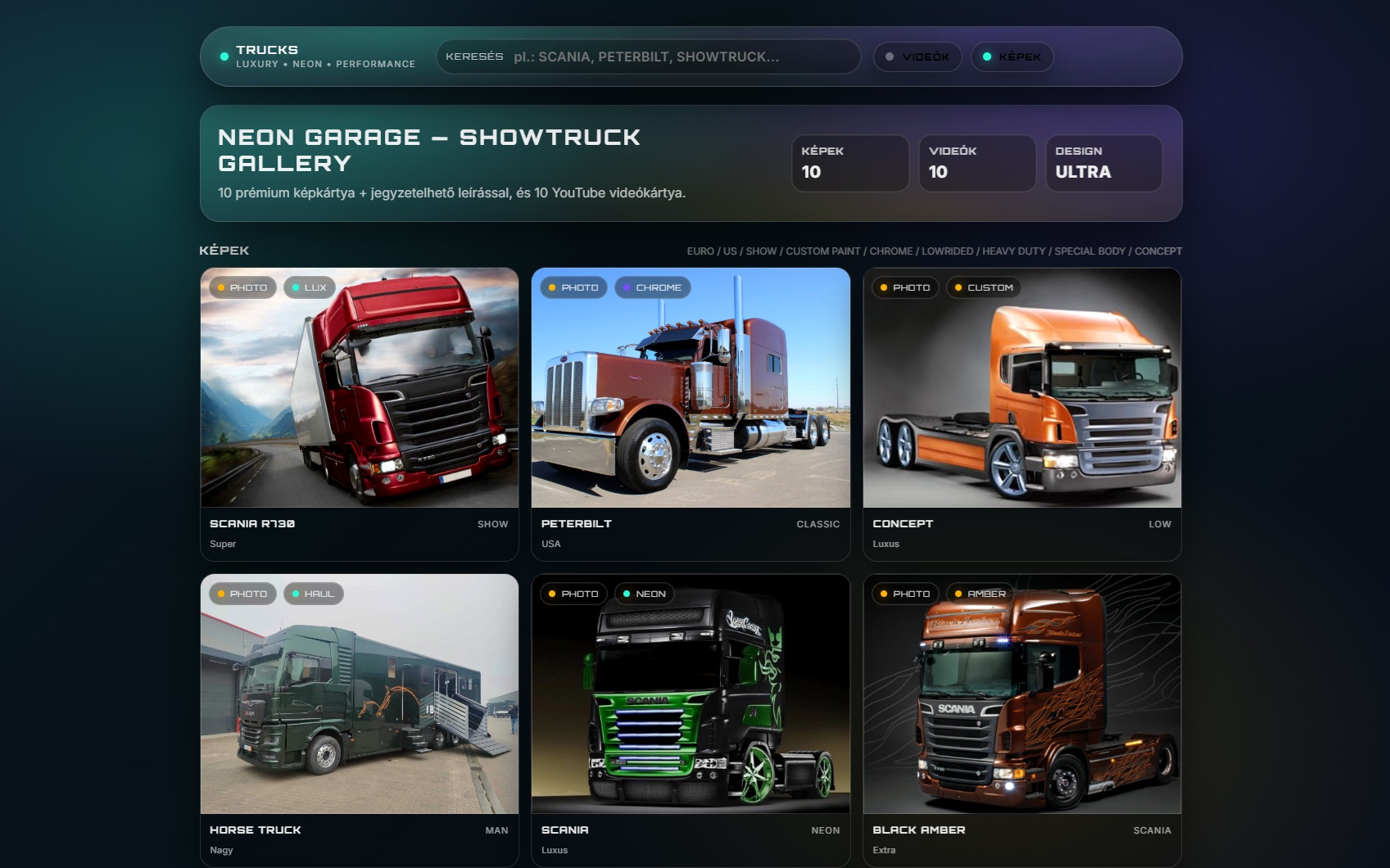Open the green neon Scania card
This screenshot has height=868, width=1390.
[690, 694]
